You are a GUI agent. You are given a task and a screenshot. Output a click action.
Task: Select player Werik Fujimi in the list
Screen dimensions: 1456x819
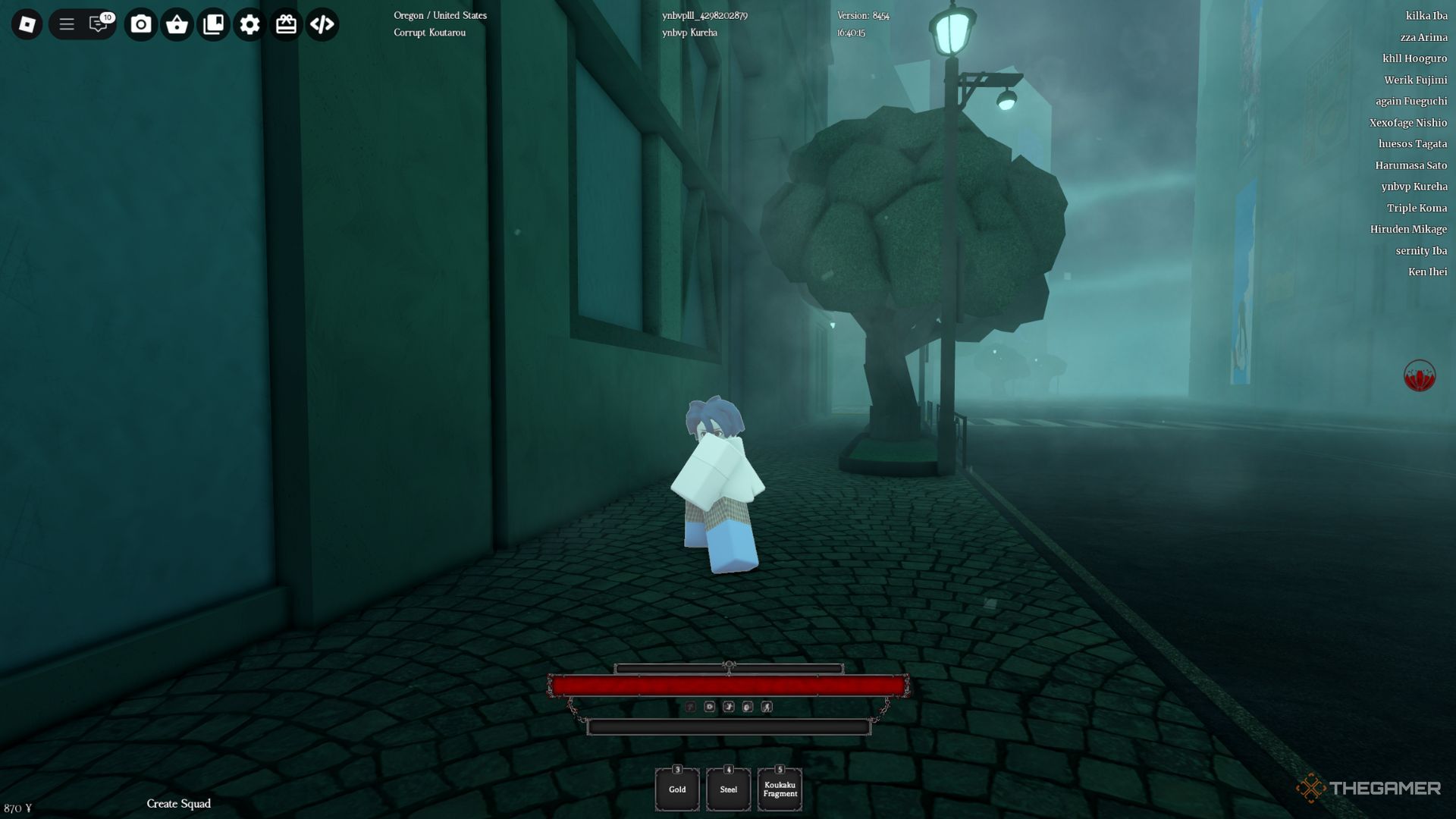(1415, 80)
